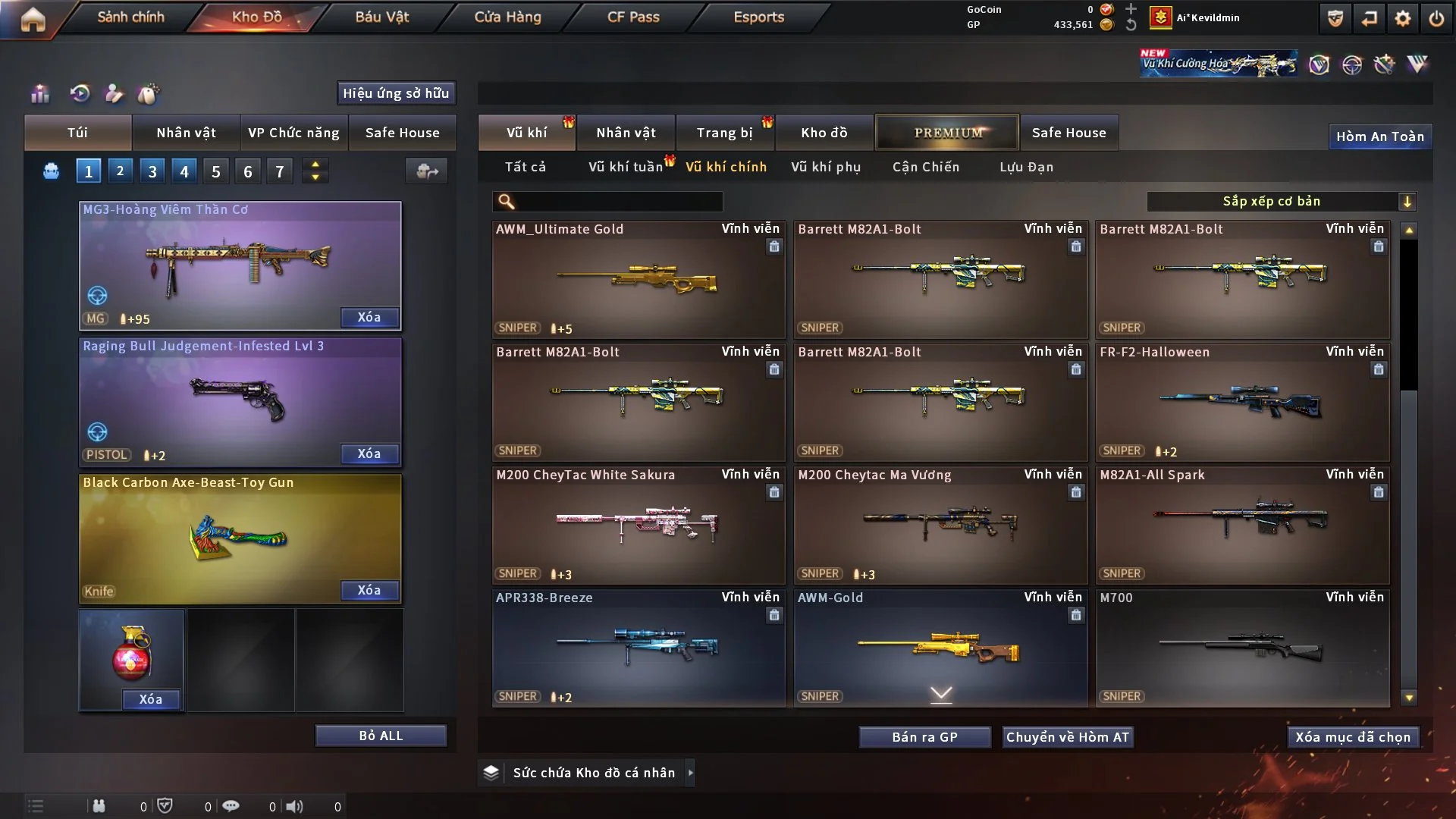This screenshot has width=1456, height=819.
Task: Open Cửa Hàng shop tab
Action: 507,17
